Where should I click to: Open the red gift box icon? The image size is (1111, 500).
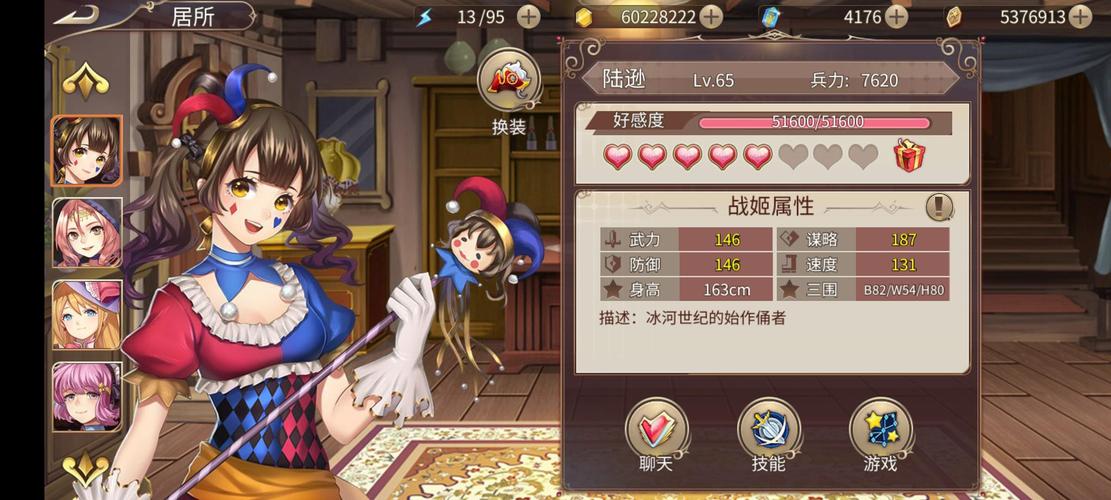tap(909, 156)
